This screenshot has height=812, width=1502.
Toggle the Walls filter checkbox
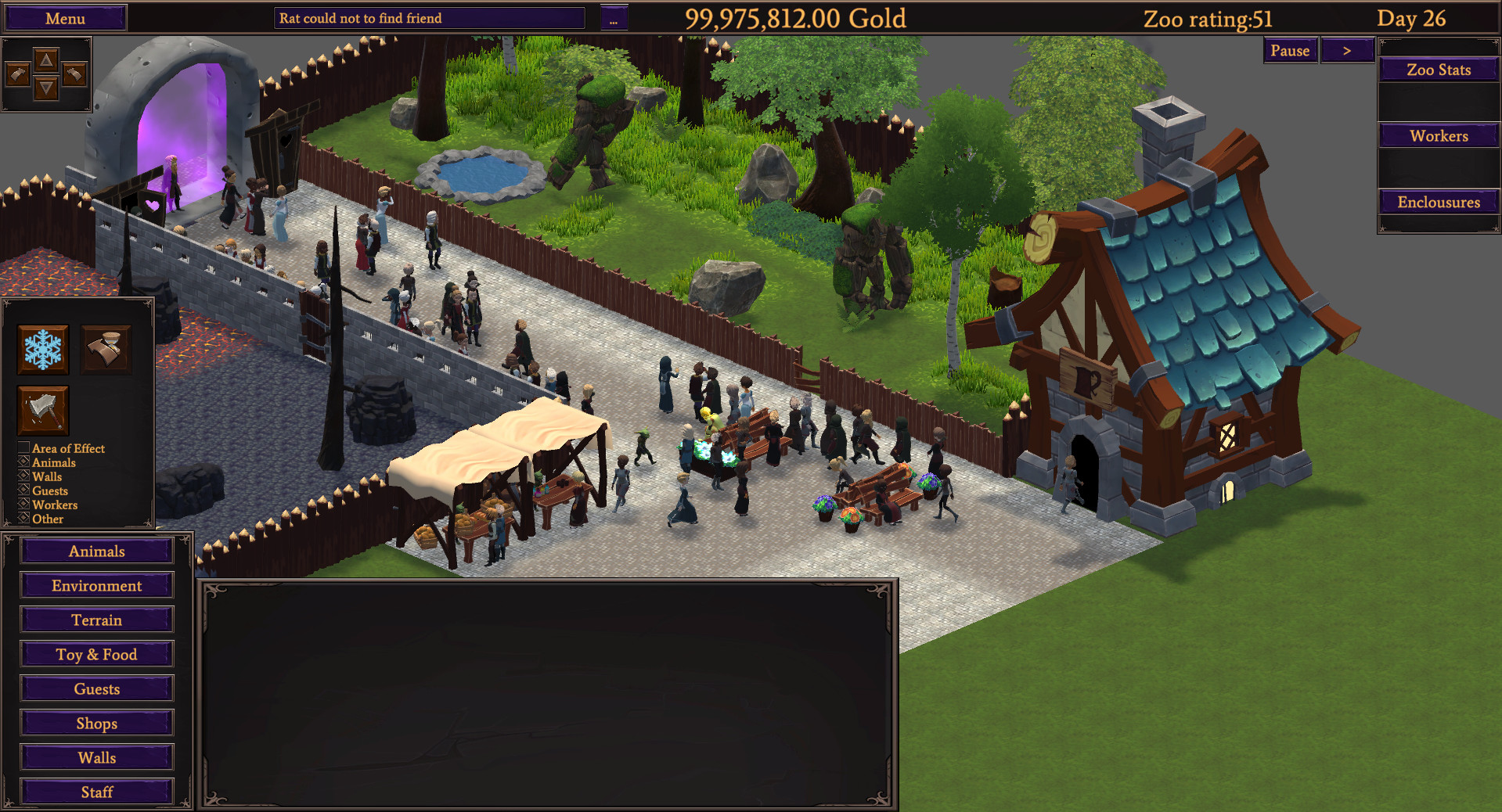coord(23,476)
